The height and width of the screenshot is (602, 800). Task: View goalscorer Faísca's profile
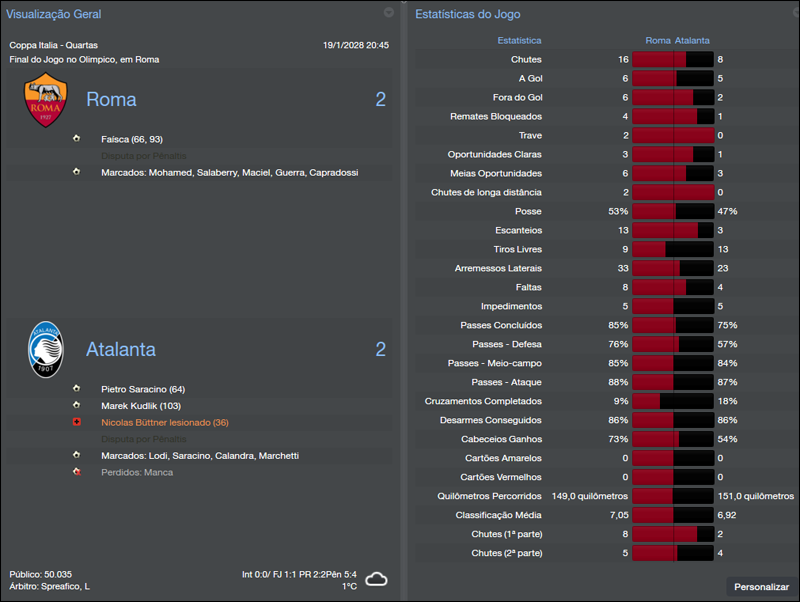pos(116,139)
